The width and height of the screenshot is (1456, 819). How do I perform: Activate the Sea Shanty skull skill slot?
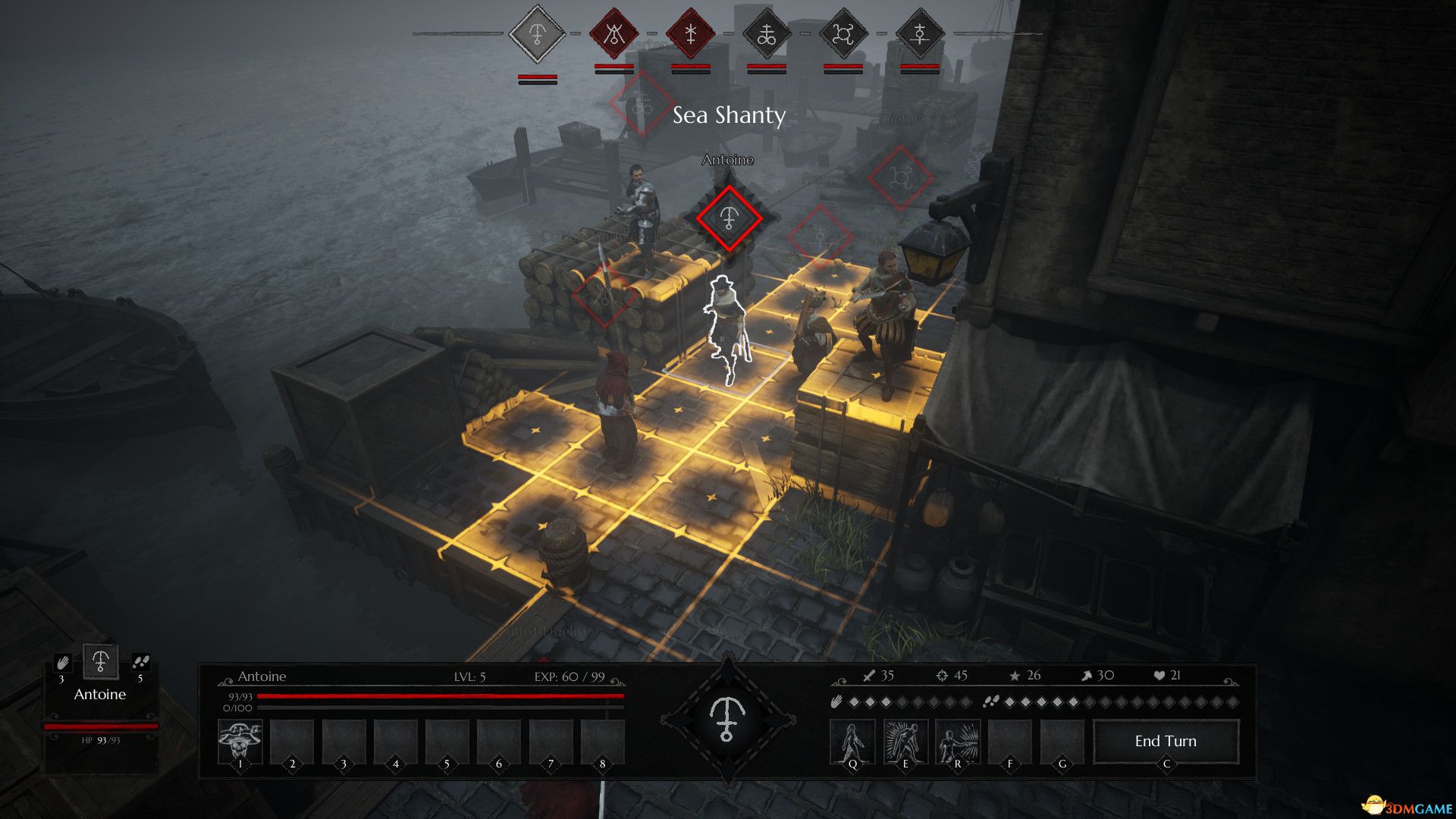pos(240,741)
